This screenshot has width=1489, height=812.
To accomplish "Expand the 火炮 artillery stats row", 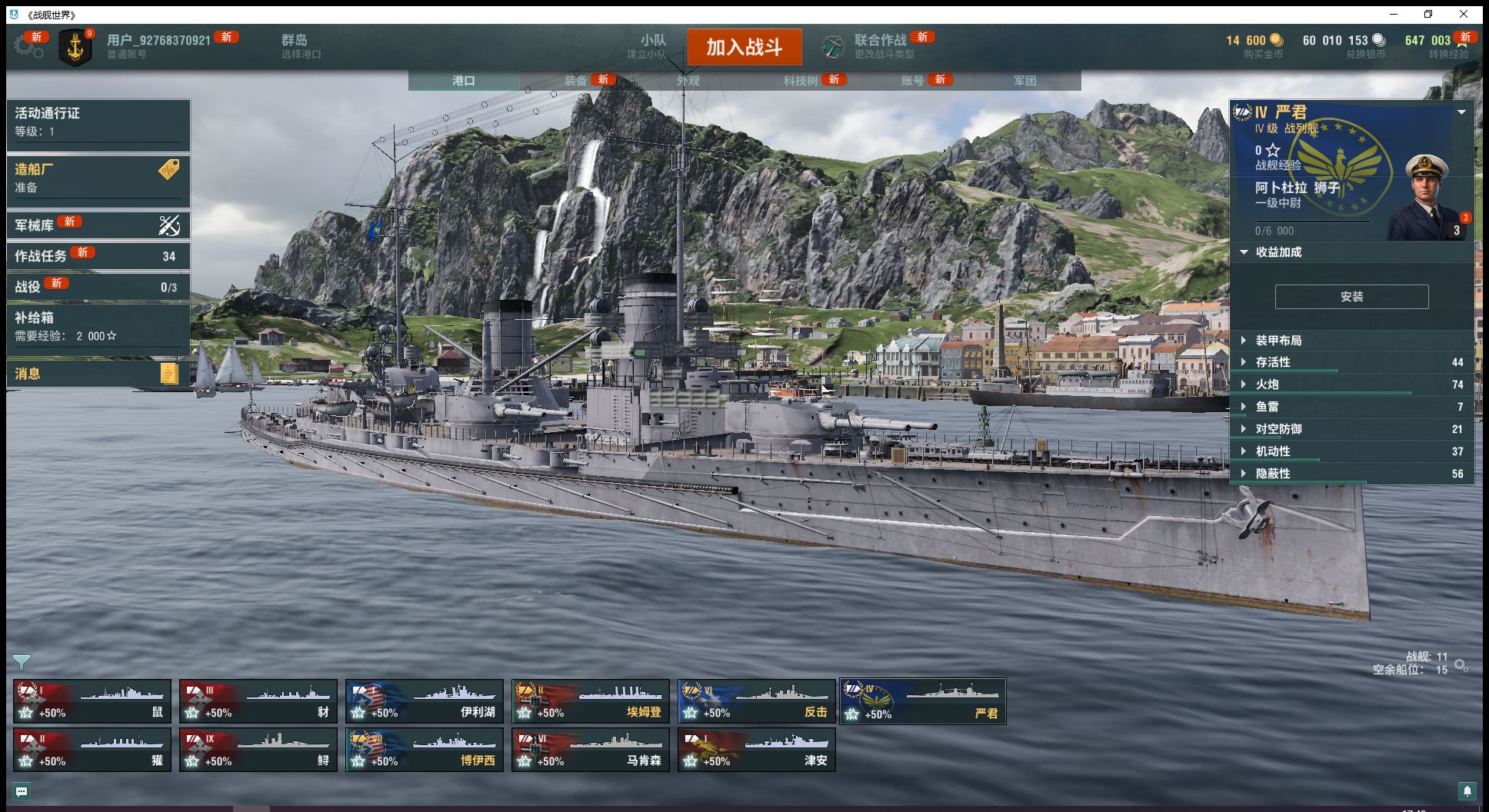I will tap(1267, 384).
